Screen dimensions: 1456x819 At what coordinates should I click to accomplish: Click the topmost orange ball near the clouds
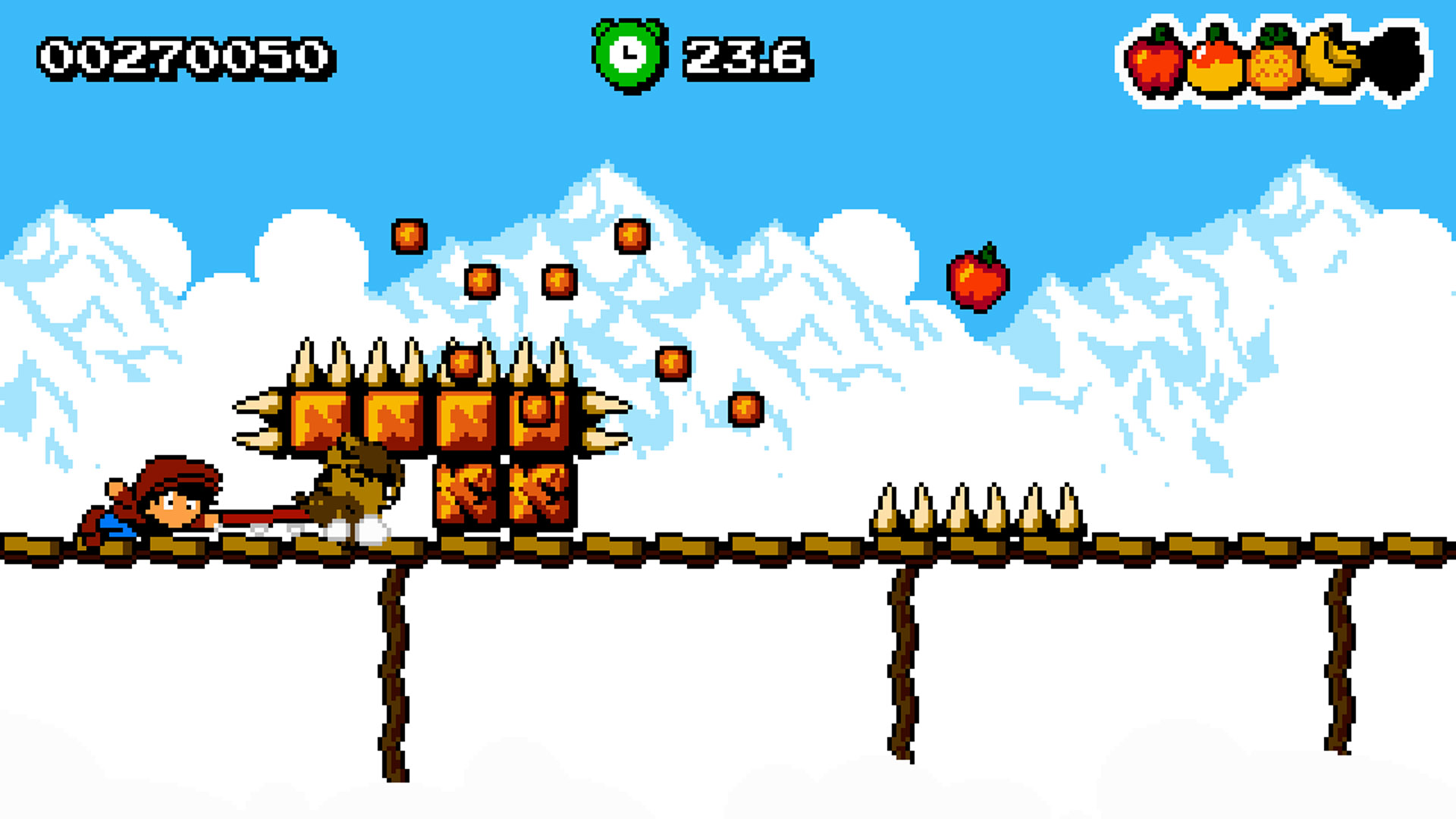click(409, 237)
